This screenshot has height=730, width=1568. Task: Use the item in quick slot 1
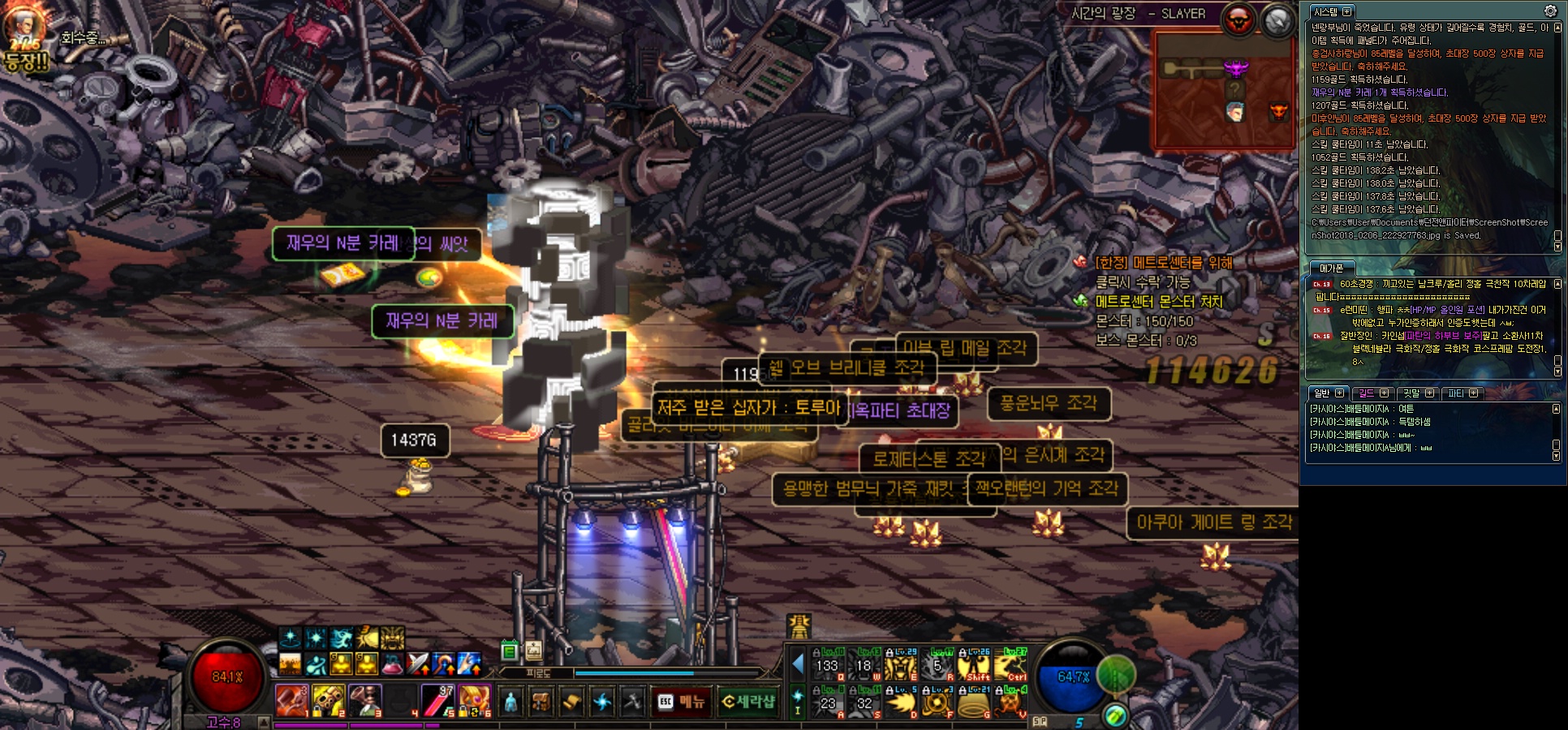(x=291, y=701)
